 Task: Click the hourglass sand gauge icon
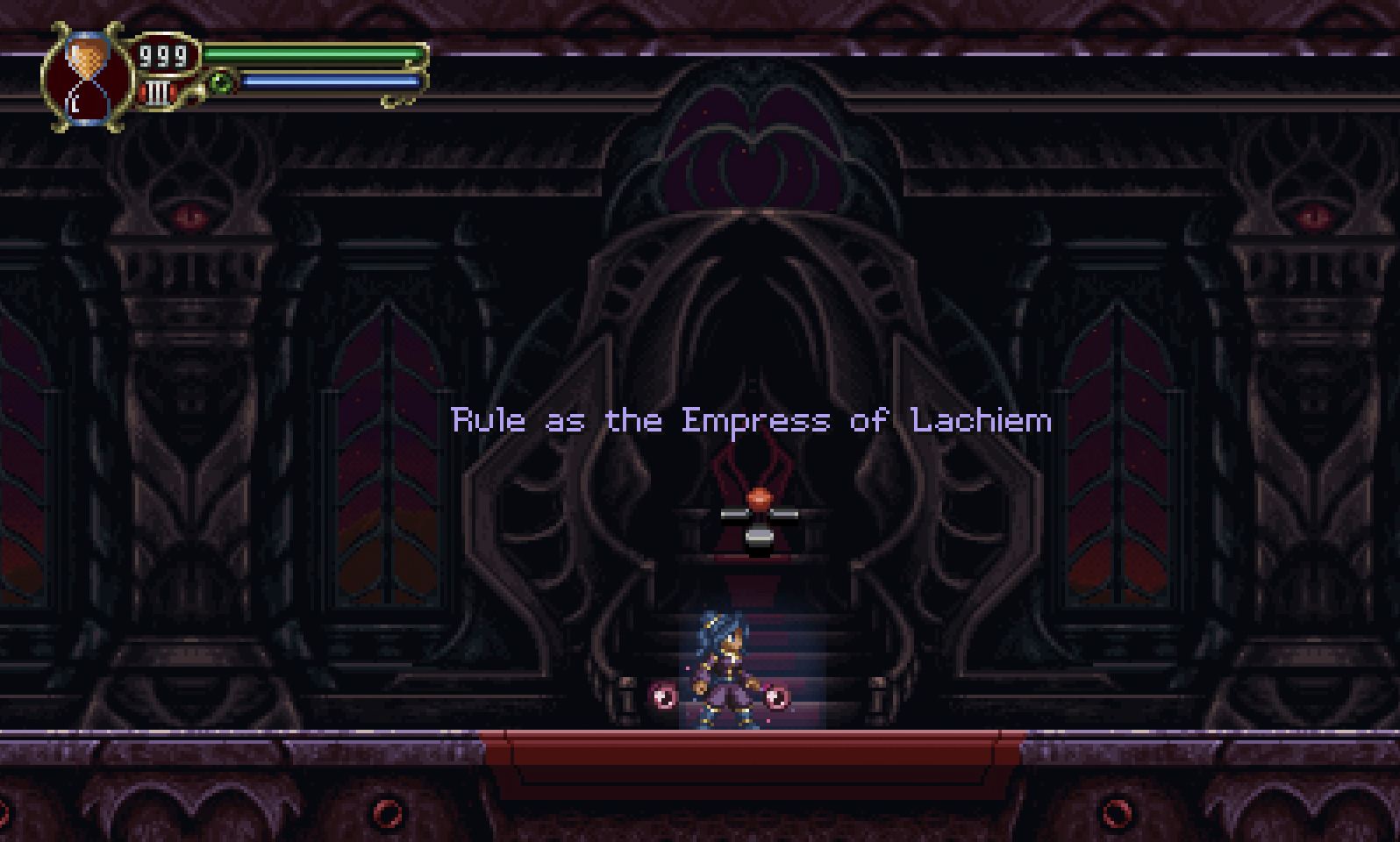(83, 75)
